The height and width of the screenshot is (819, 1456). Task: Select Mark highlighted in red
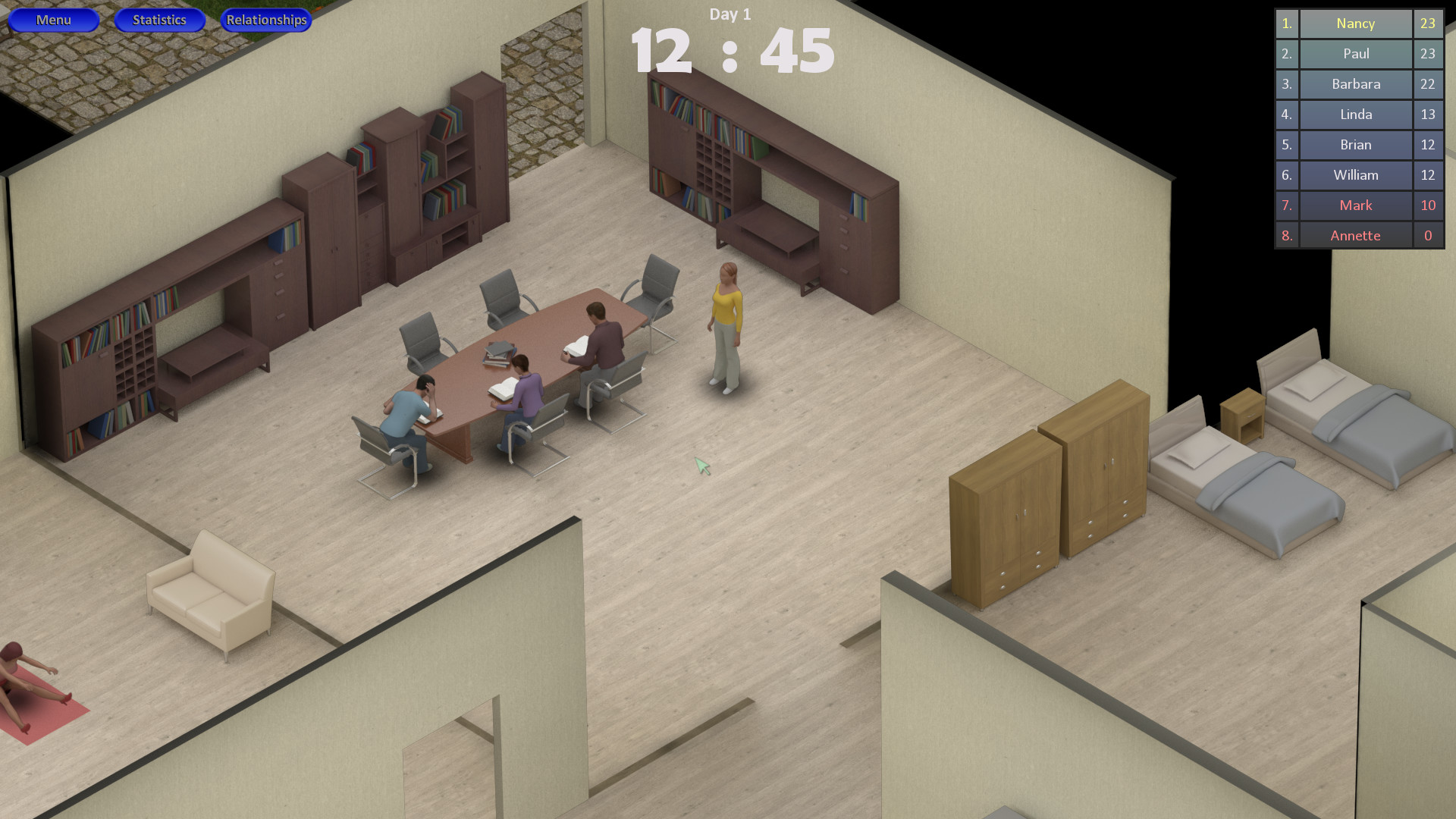click(1355, 206)
